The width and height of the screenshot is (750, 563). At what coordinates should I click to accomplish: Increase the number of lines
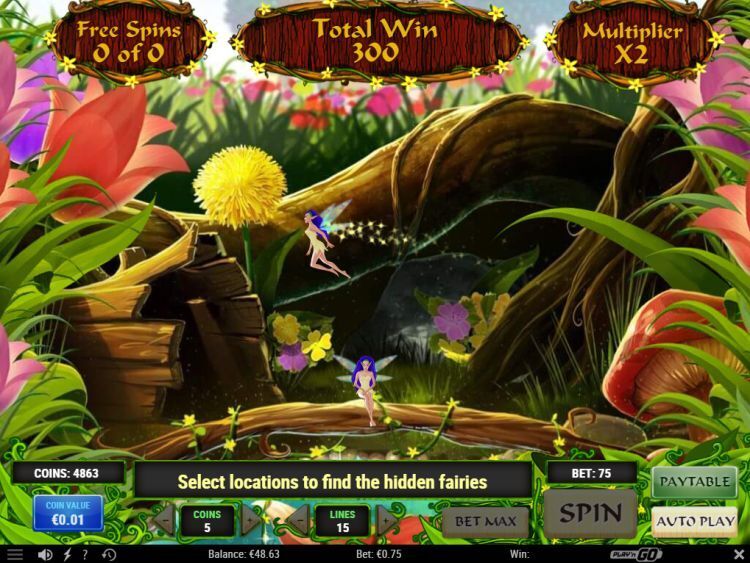[x=387, y=520]
